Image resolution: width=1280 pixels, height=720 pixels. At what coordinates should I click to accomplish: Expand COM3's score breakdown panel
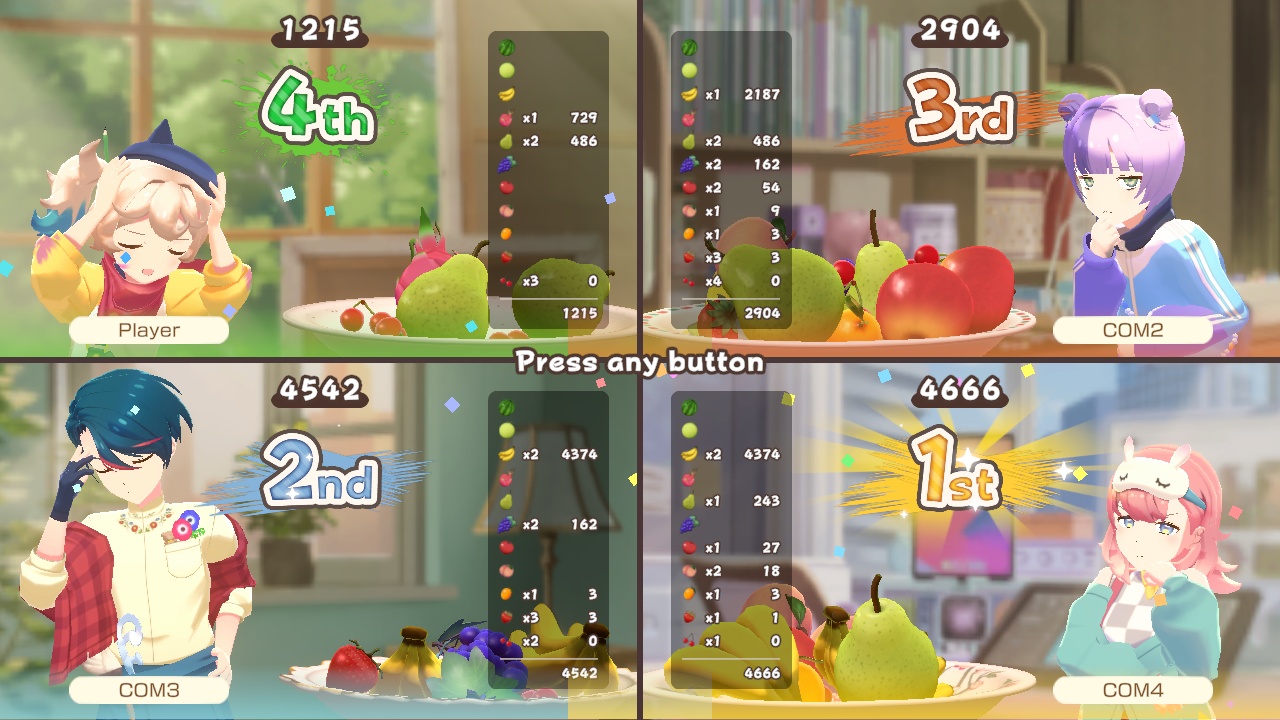click(548, 540)
